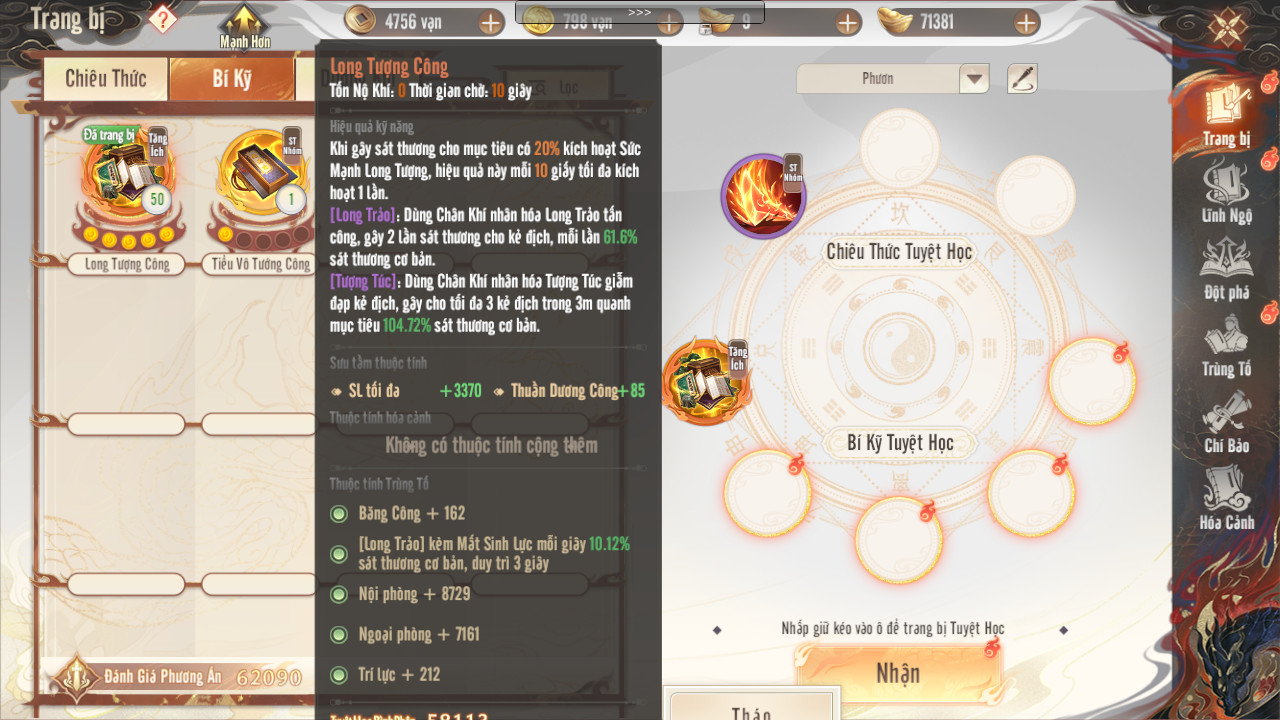Image resolution: width=1280 pixels, height=720 pixels.
Task: Expand the Phươn loadout dropdown
Action: pyautogui.click(x=974, y=79)
